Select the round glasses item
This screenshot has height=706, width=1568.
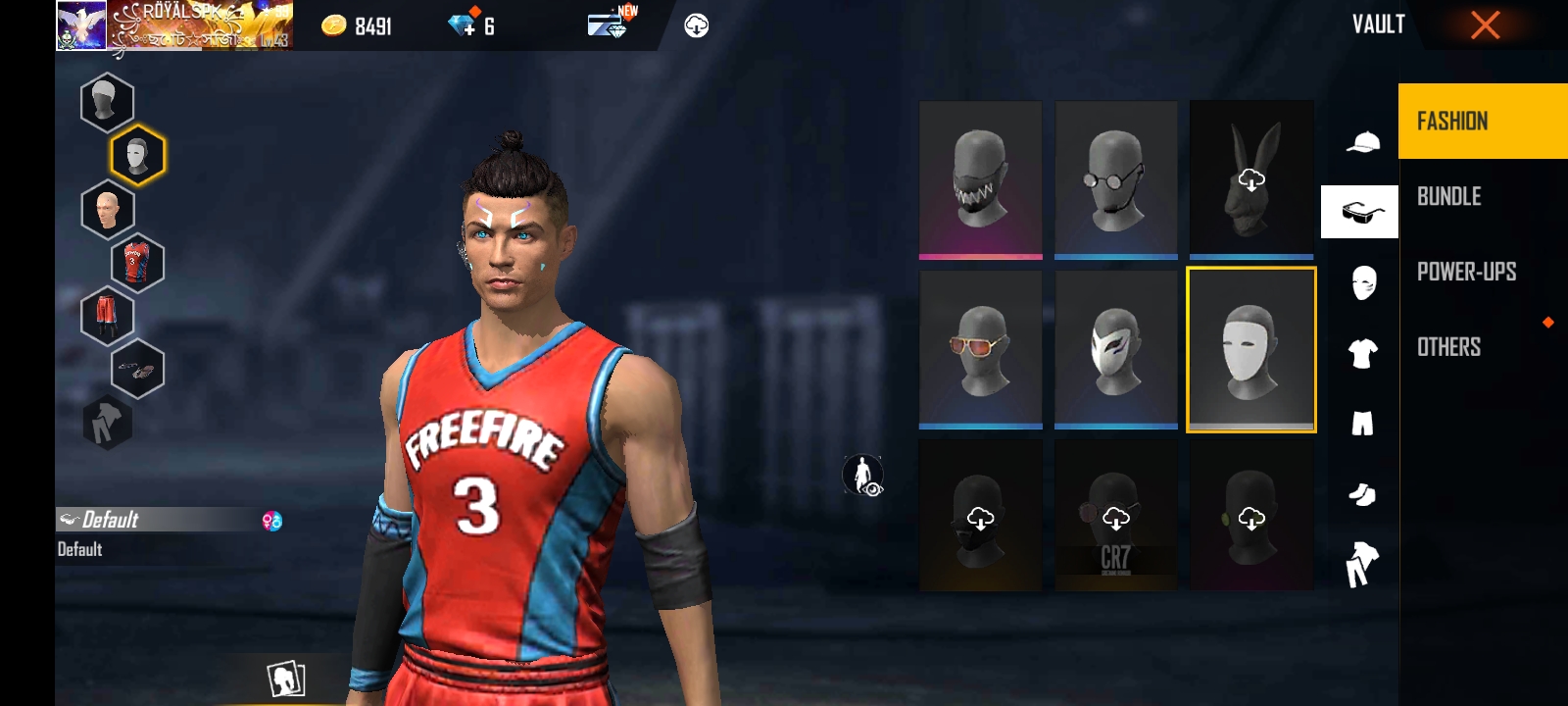pos(1115,179)
